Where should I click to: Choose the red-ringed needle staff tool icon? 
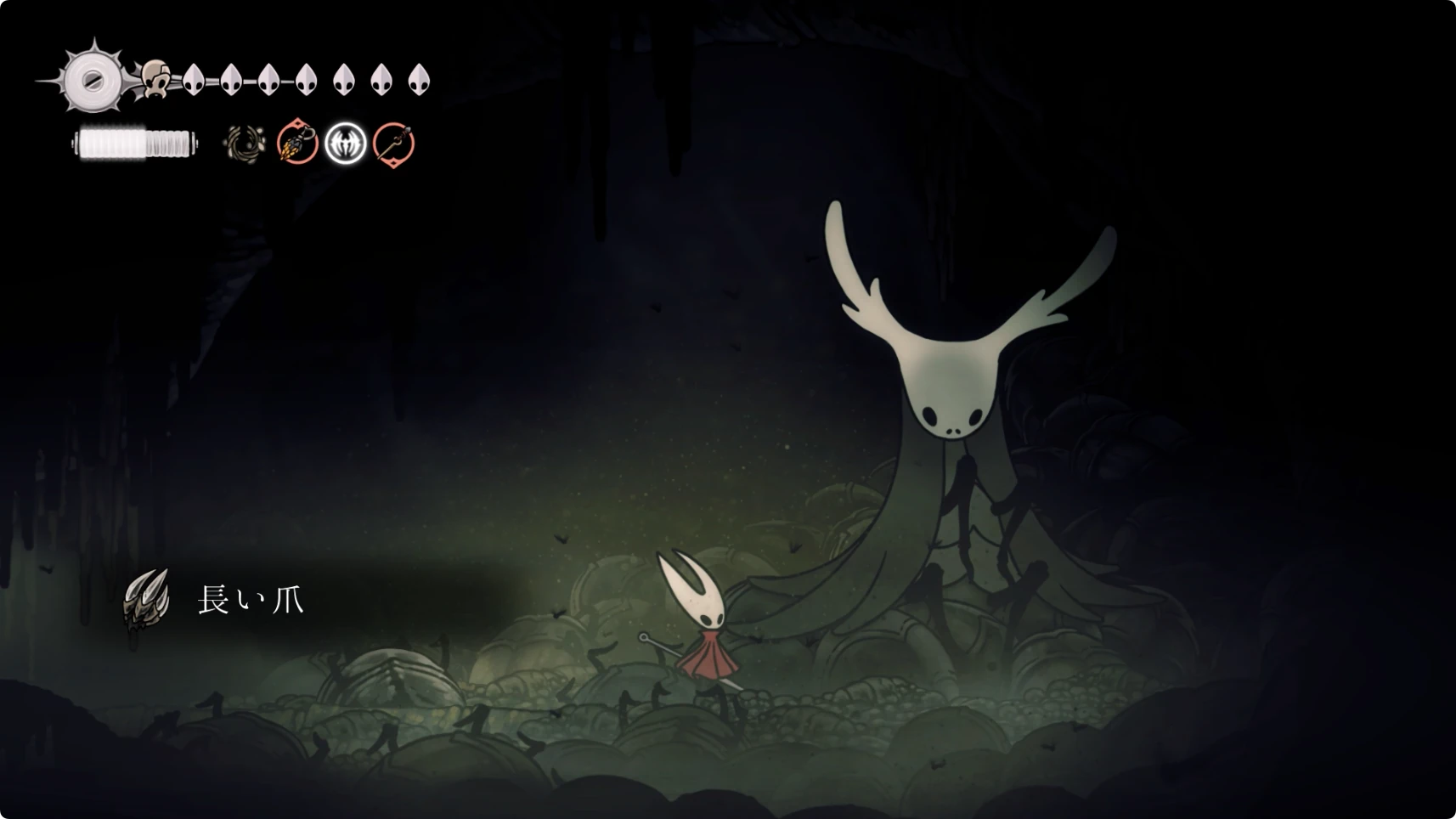[x=394, y=143]
